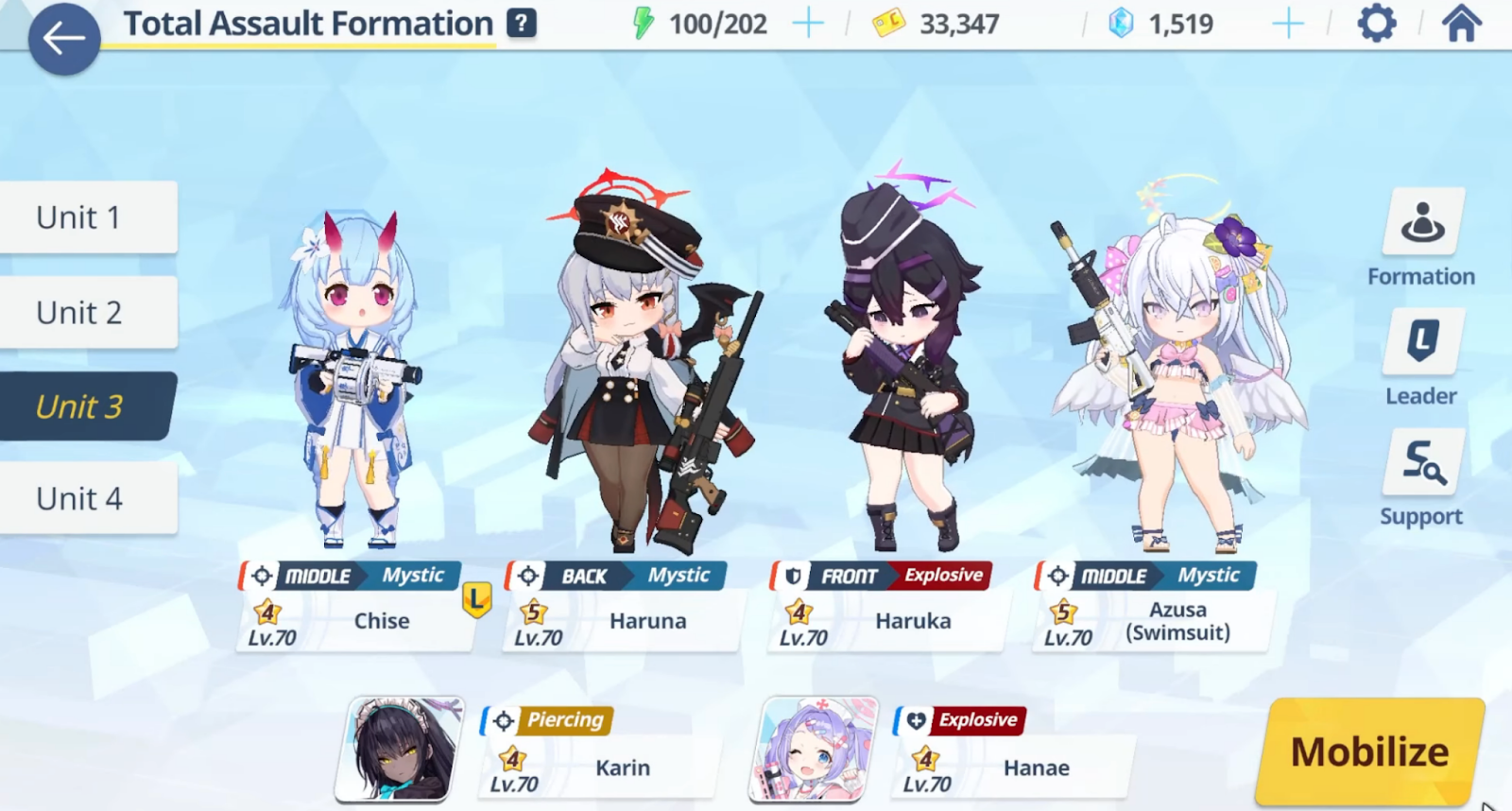Select the Unit 2 tab
This screenshot has height=811, width=1512.
(x=77, y=311)
